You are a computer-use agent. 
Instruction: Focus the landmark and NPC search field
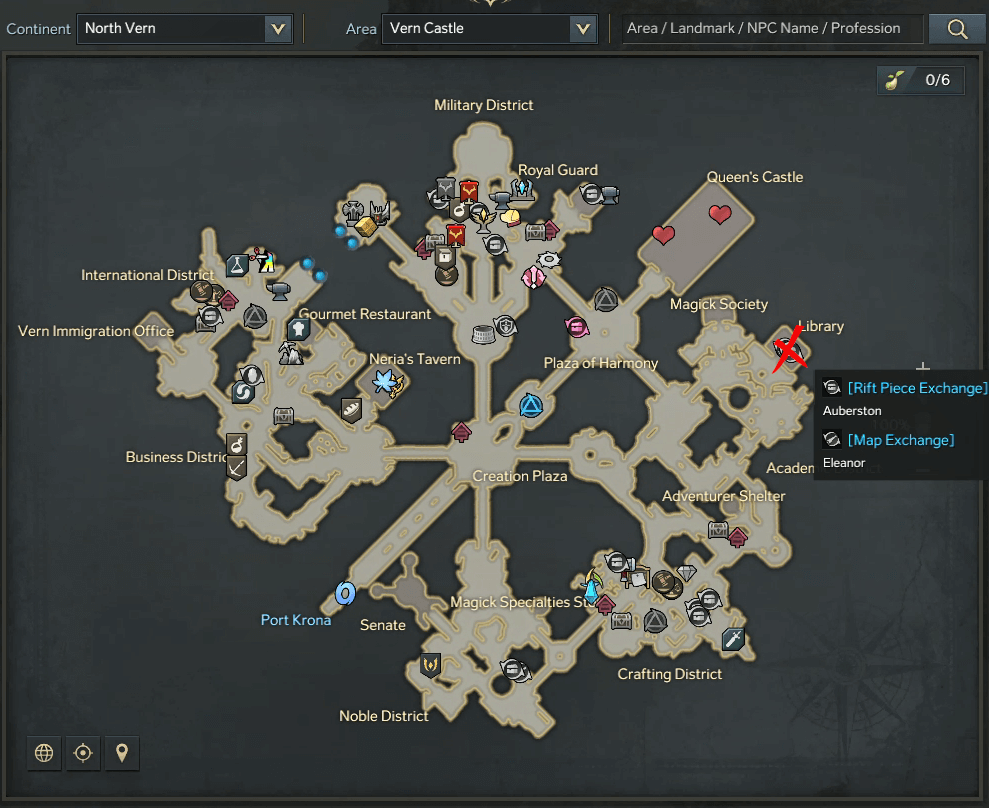(x=770, y=29)
